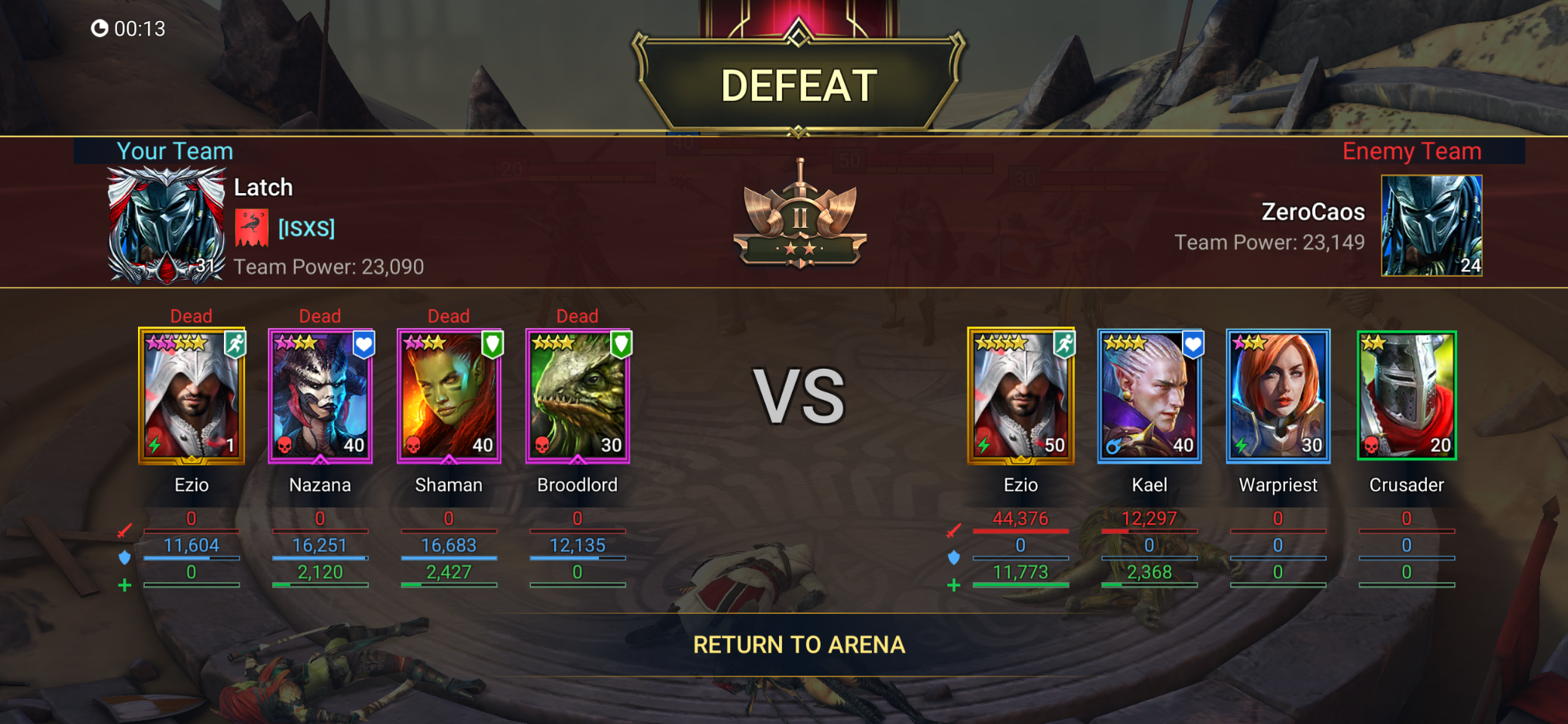Select the enemy Warpriest champion portrait

pos(1278,396)
